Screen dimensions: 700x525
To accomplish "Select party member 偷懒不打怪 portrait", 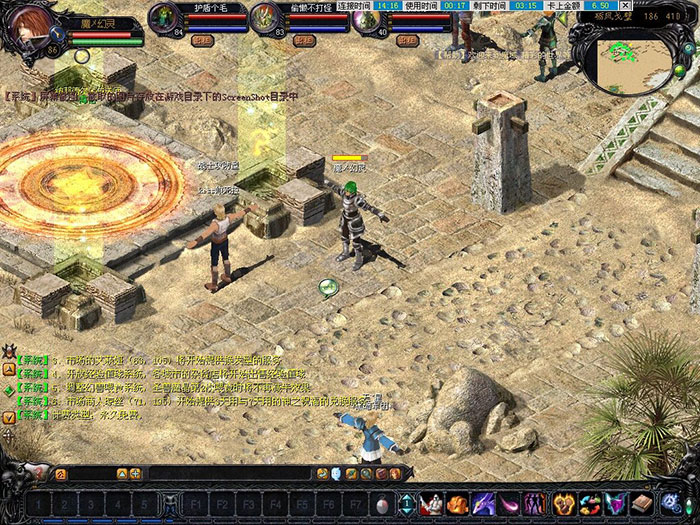I will coord(265,17).
